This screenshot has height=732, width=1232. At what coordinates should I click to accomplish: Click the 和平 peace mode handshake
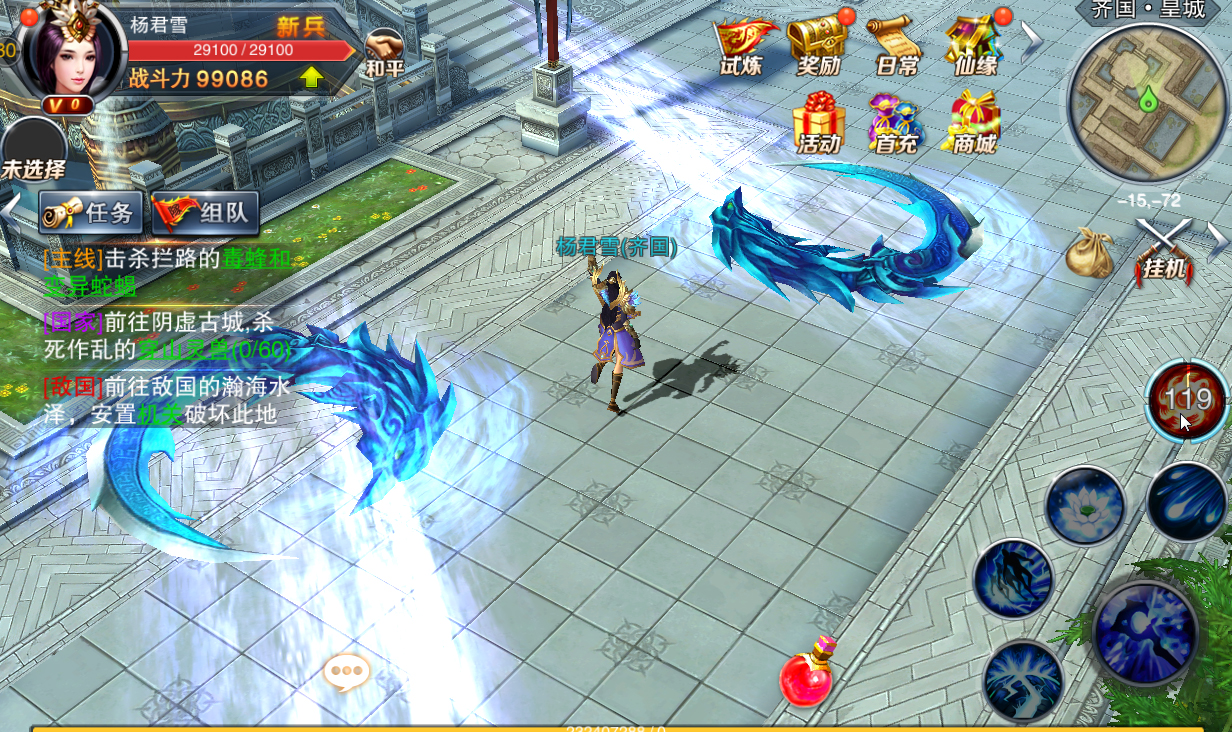384,52
